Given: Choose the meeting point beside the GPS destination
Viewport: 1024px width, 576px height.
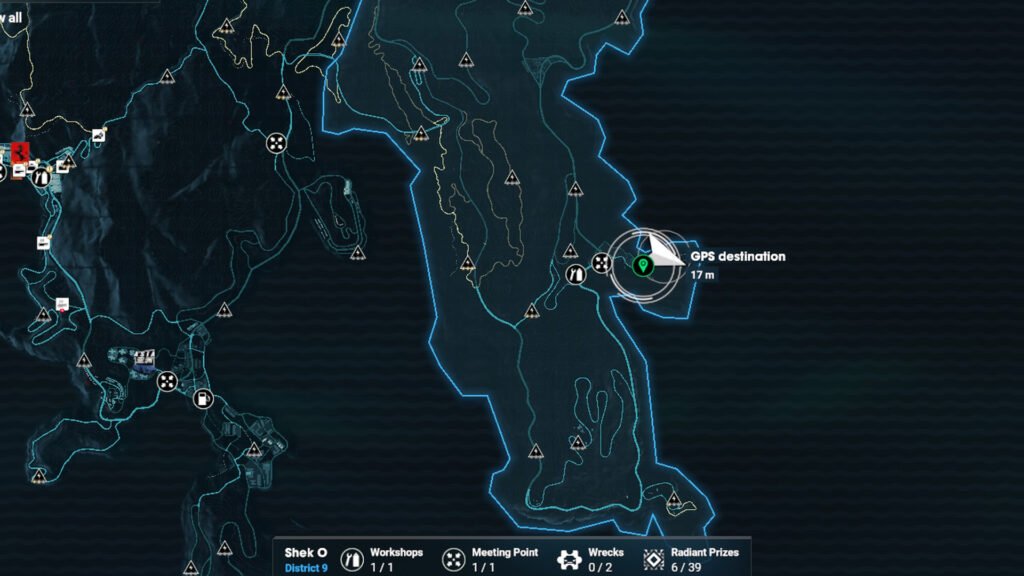Looking at the screenshot, I should tap(601, 263).
